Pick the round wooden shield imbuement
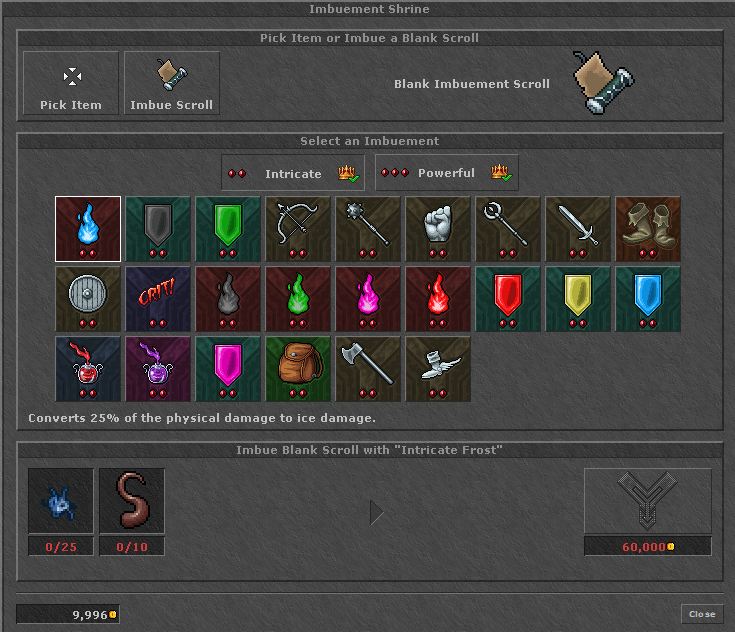This screenshot has width=735, height=632. [88, 299]
